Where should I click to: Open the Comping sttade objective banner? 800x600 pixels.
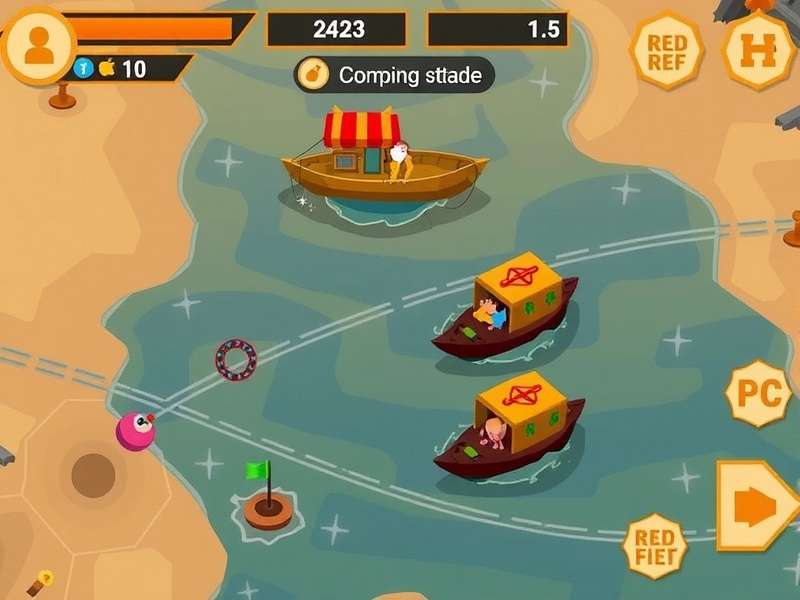[394, 74]
